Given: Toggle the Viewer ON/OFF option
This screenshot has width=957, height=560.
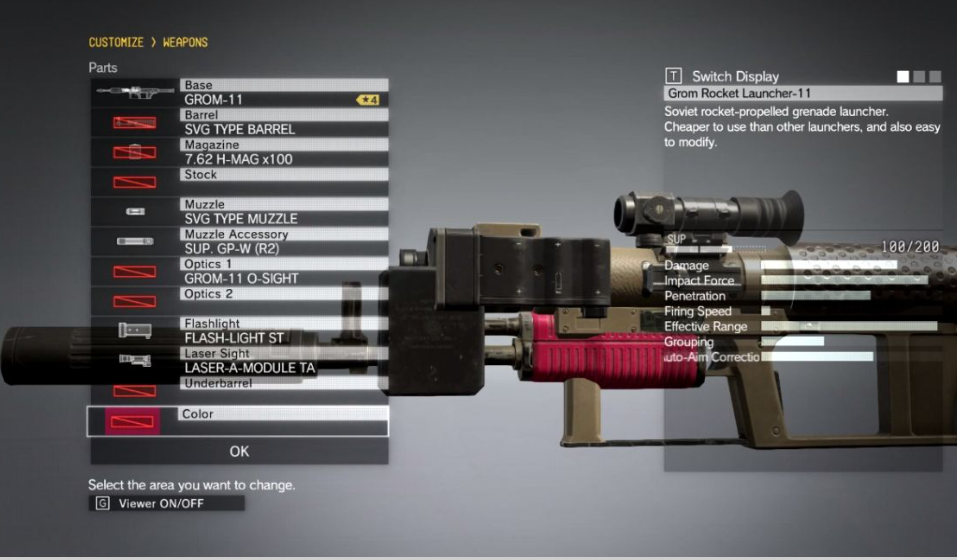Looking at the screenshot, I should [166, 504].
